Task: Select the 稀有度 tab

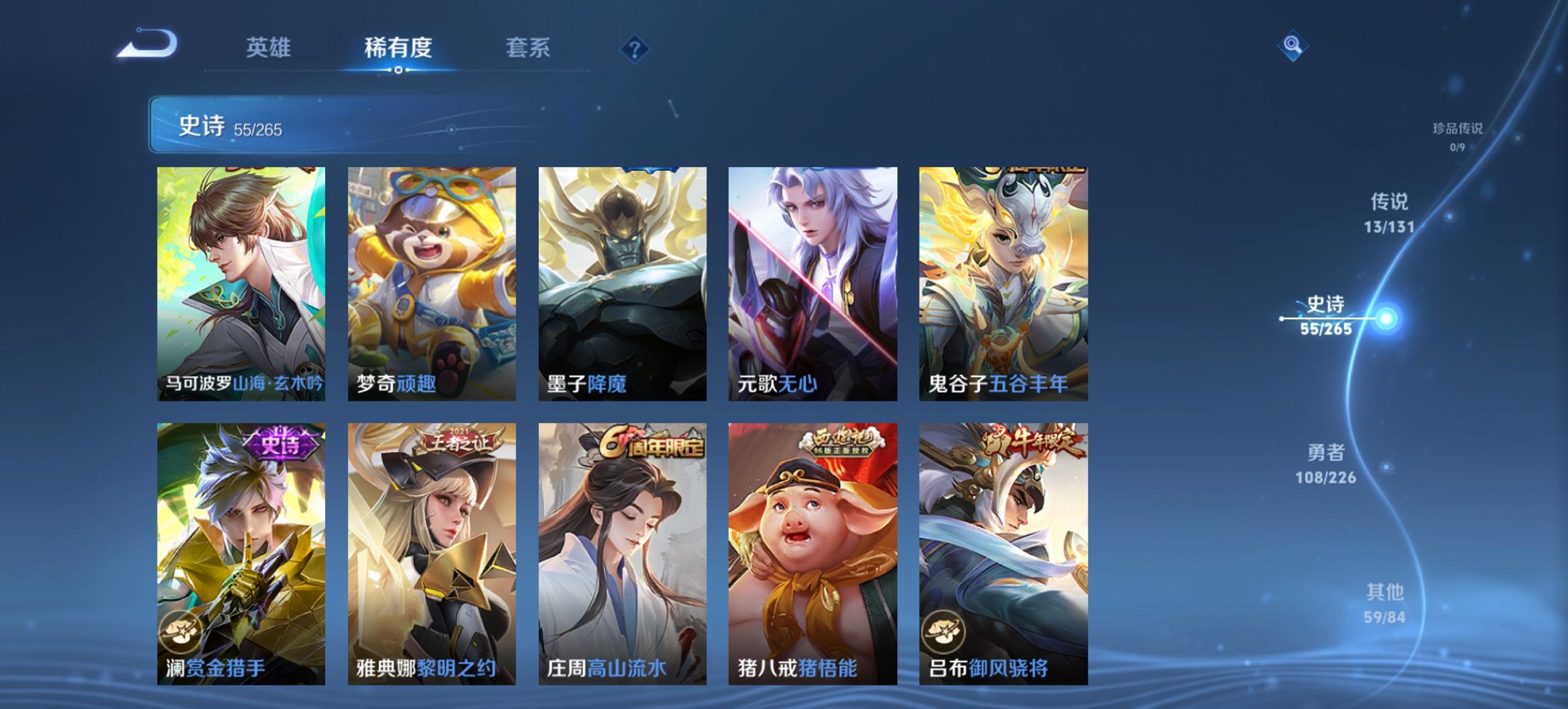Action: pyautogui.click(x=398, y=47)
